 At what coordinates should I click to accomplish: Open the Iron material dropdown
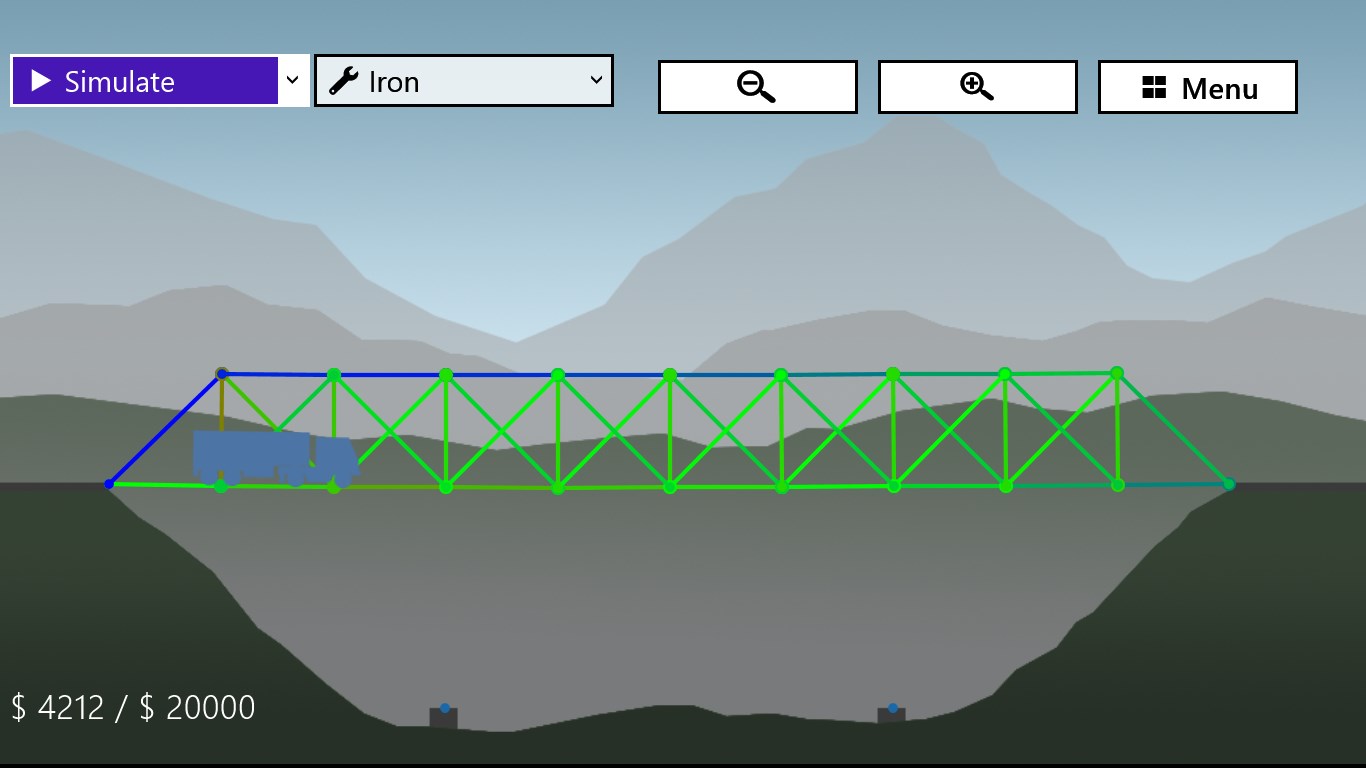pyautogui.click(x=463, y=81)
